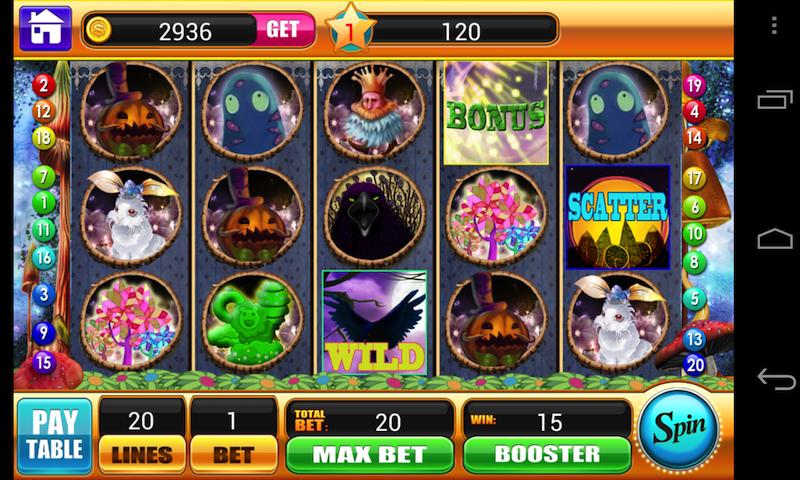The height and width of the screenshot is (480, 800).
Task: Activate the Max Bet button
Action: [369, 453]
